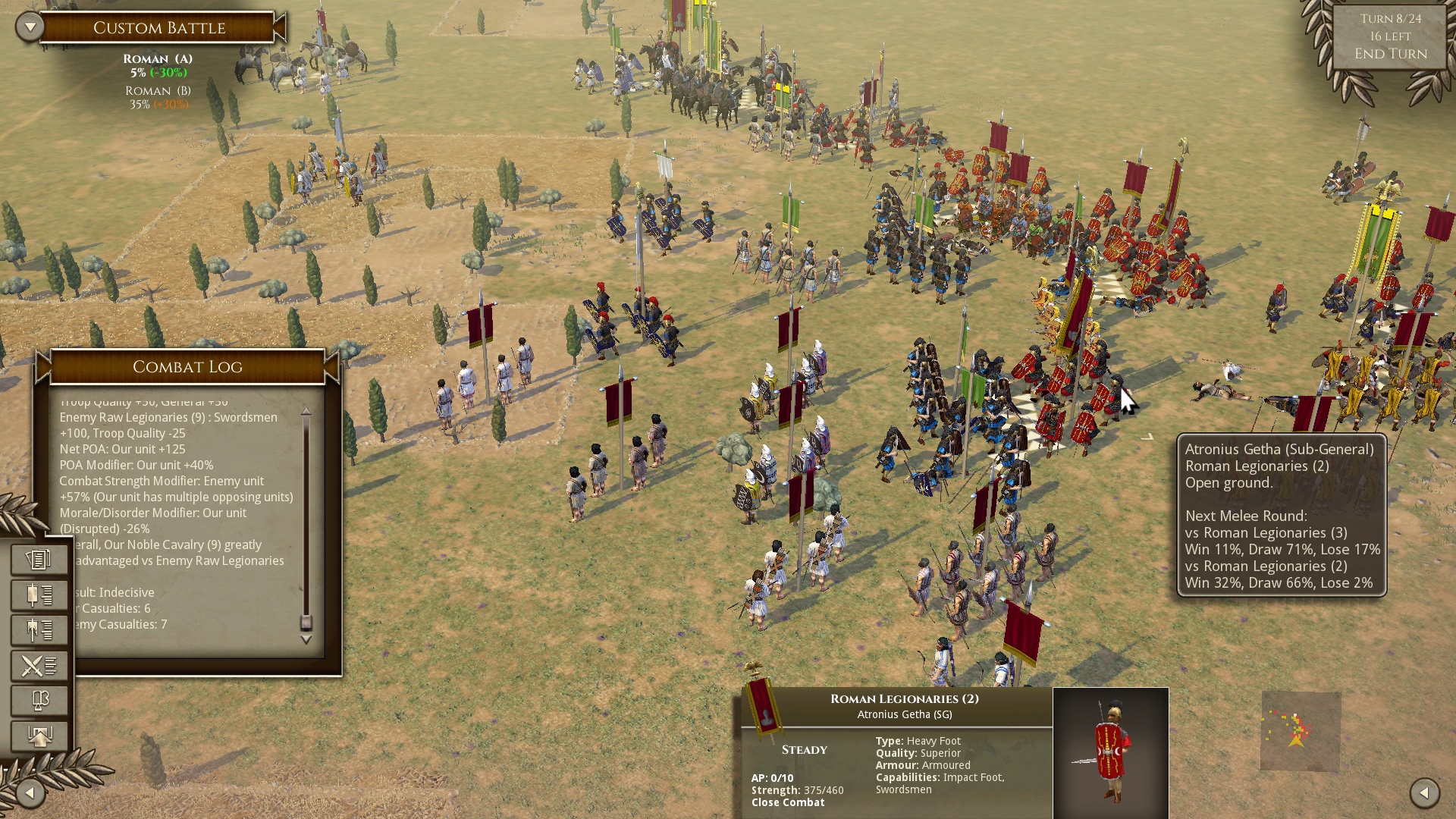
Task: Click the combat log scrollbar down arrow
Action: (306, 640)
